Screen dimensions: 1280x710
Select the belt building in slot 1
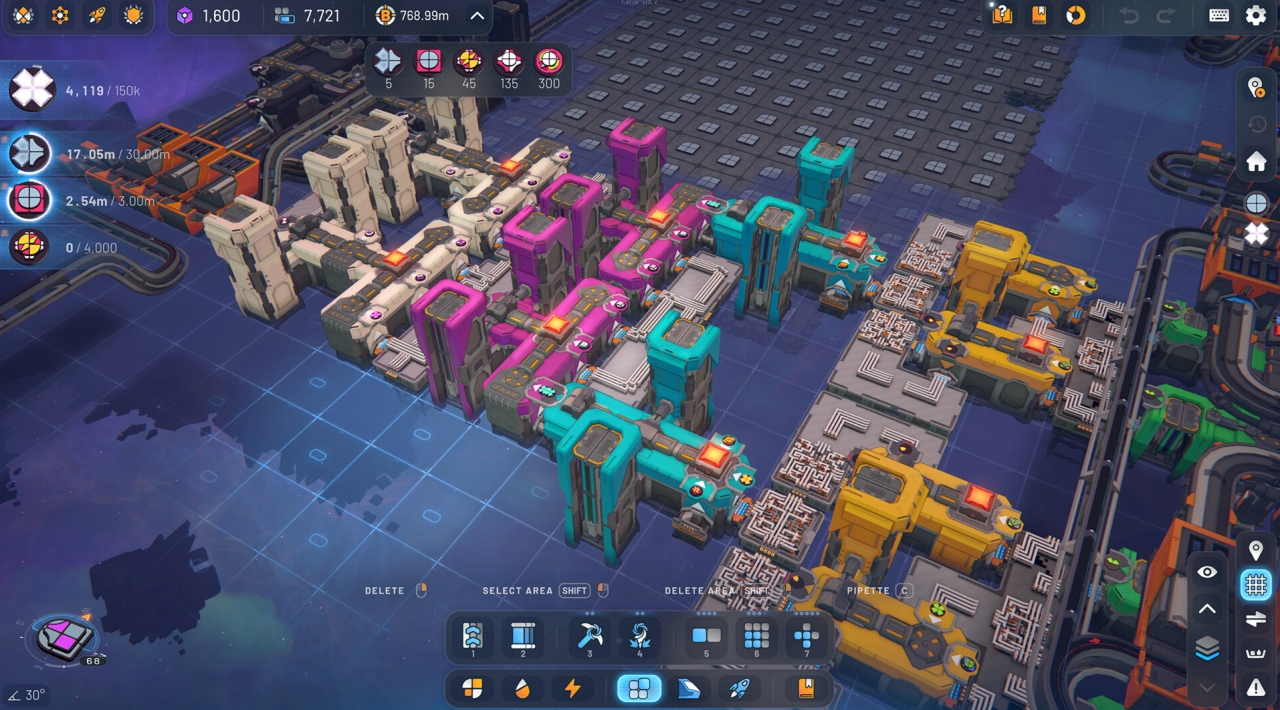[x=473, y=636]
